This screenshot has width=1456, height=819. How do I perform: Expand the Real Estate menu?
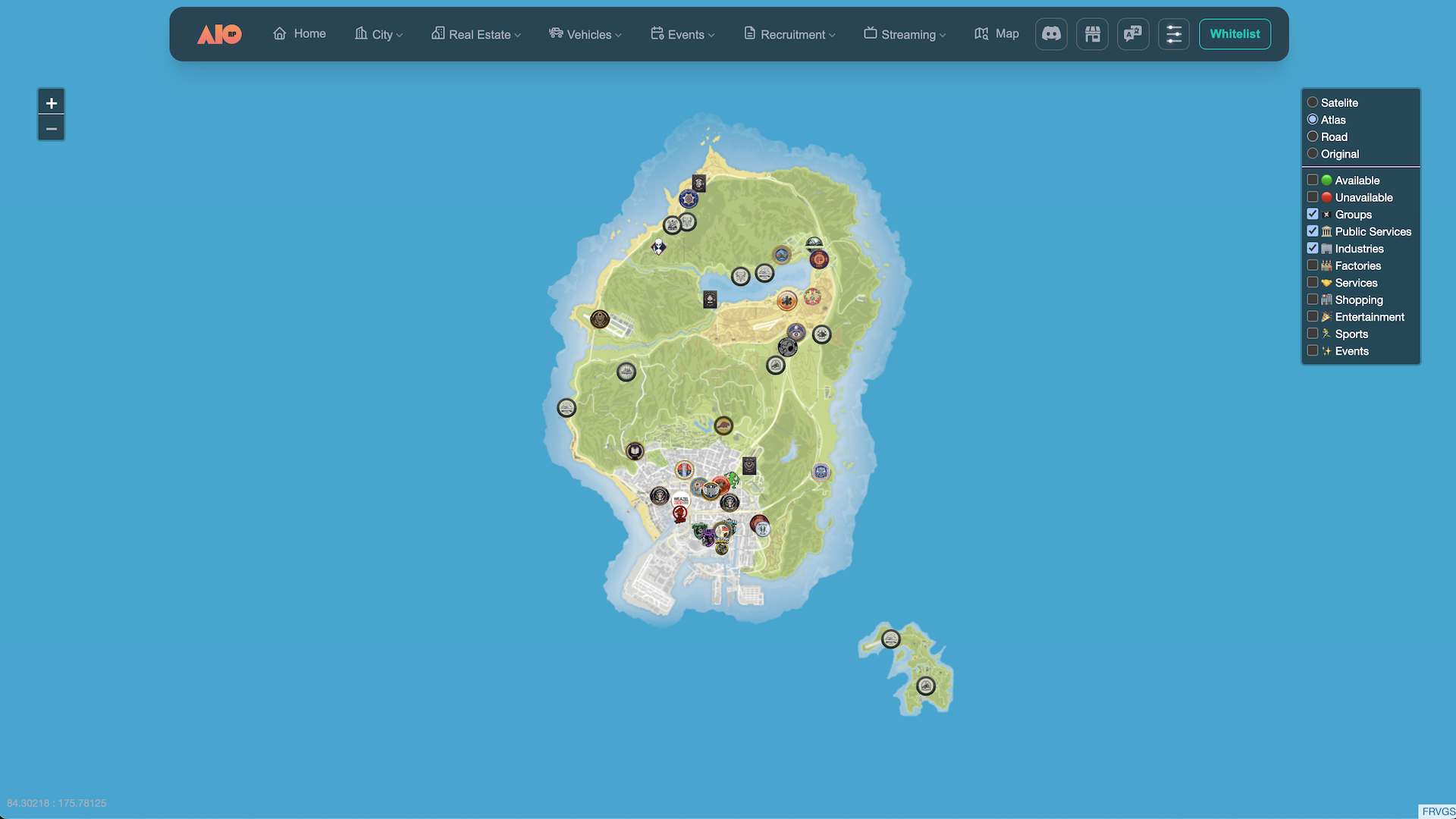pos(476,34)
